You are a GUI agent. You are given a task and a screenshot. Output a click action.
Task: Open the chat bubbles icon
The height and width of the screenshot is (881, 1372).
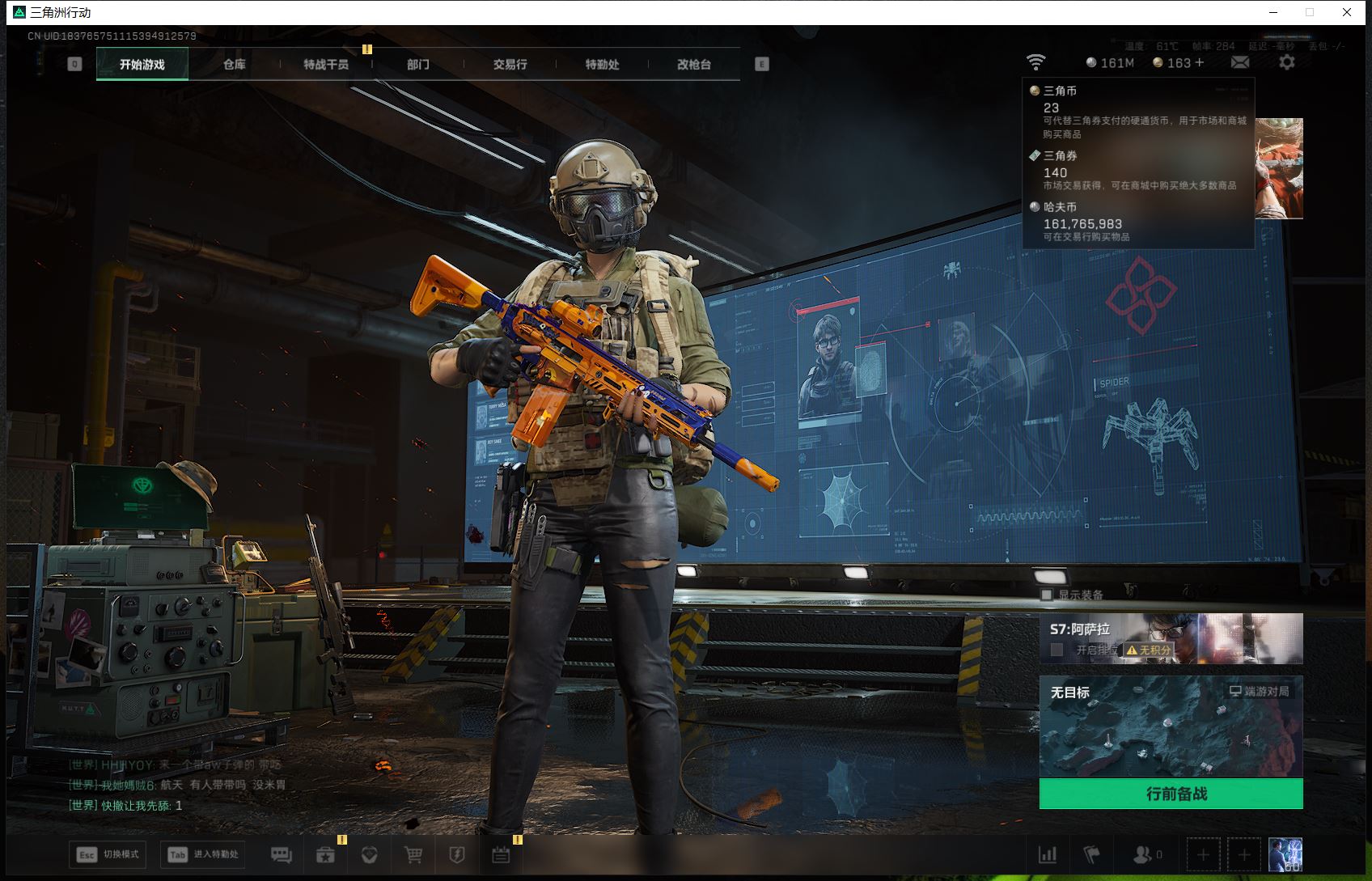pos(282,855)
